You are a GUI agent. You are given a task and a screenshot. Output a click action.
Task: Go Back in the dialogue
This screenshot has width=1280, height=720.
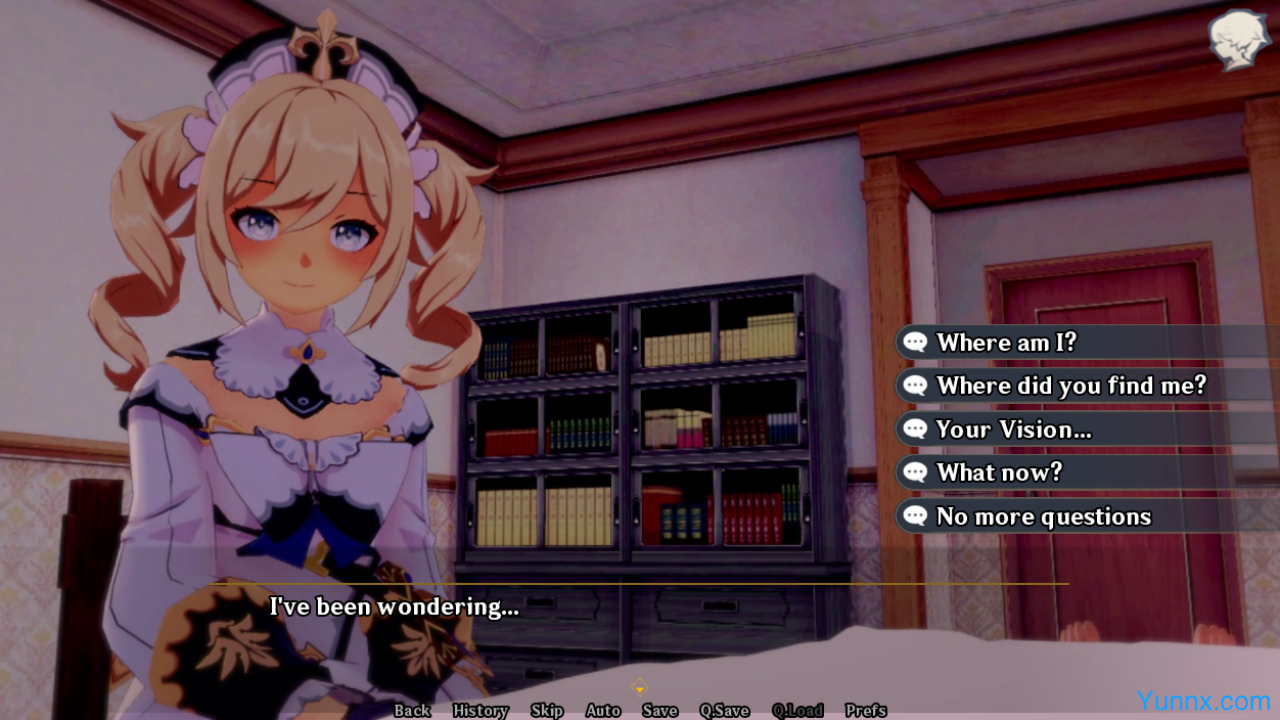click(x=412, y=711)
